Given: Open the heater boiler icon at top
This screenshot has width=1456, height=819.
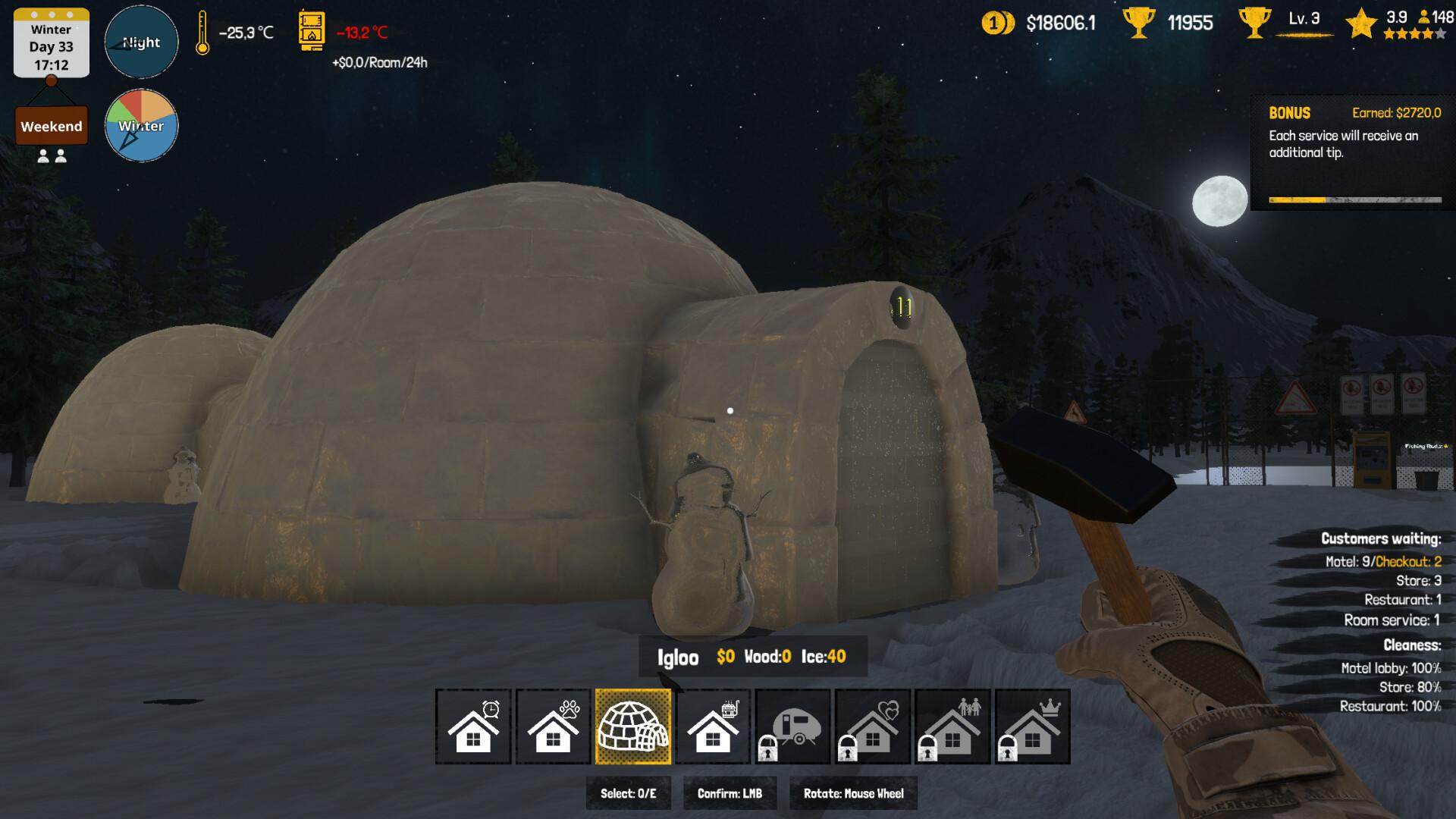Looking at the screenshot, I should click(x=312, y=30).
